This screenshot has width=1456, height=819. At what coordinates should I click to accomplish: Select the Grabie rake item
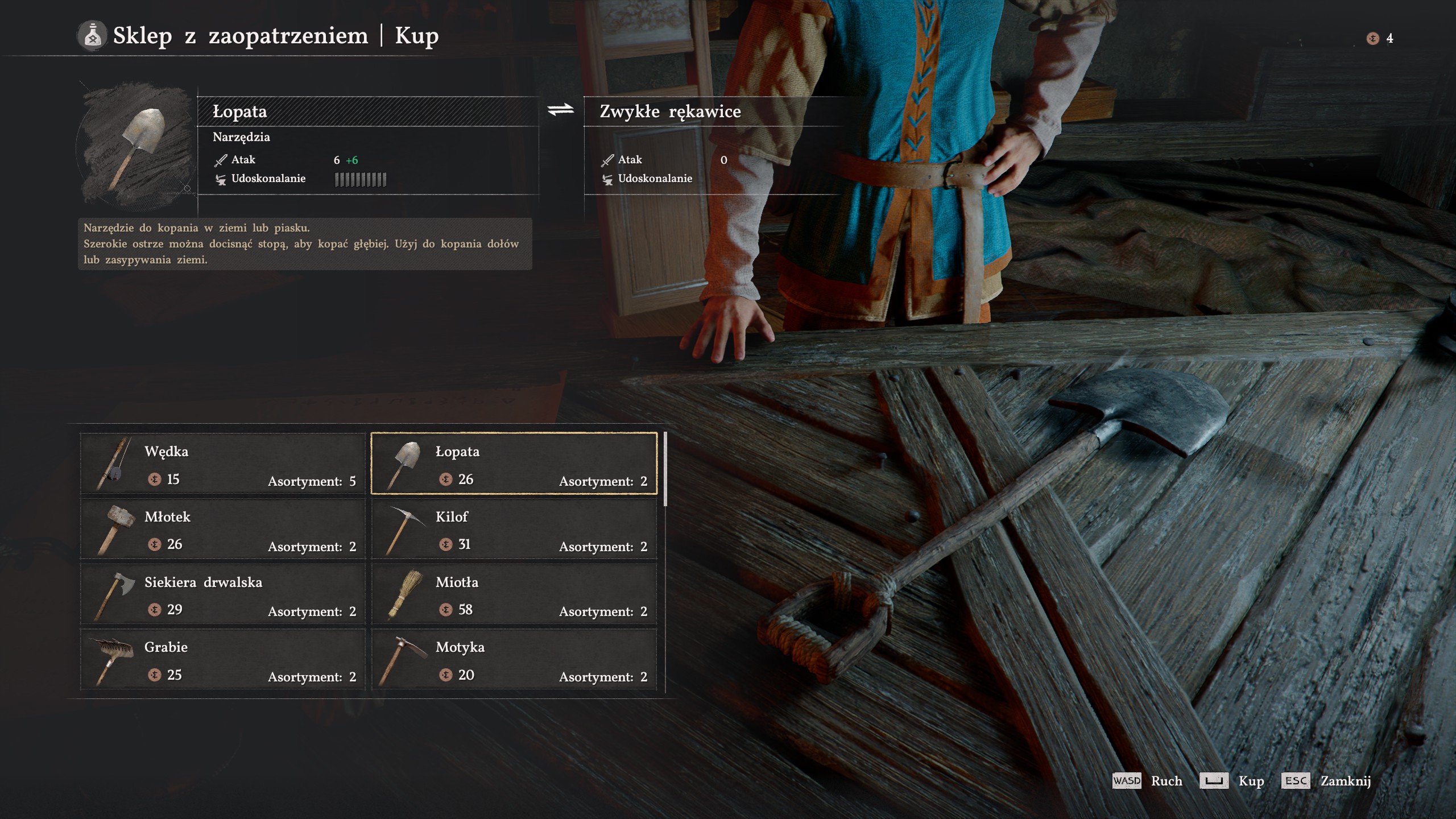coord(223,660)
